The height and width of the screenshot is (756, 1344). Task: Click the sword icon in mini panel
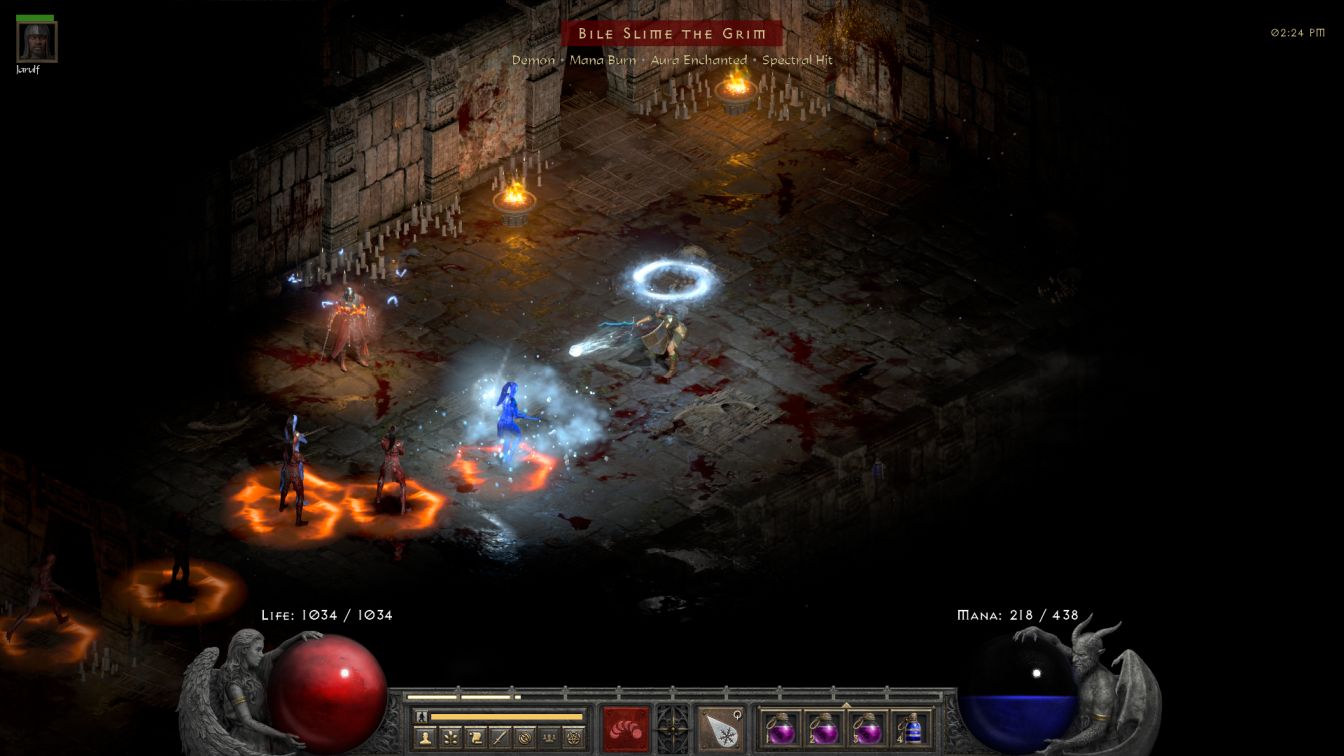(499, 738)
